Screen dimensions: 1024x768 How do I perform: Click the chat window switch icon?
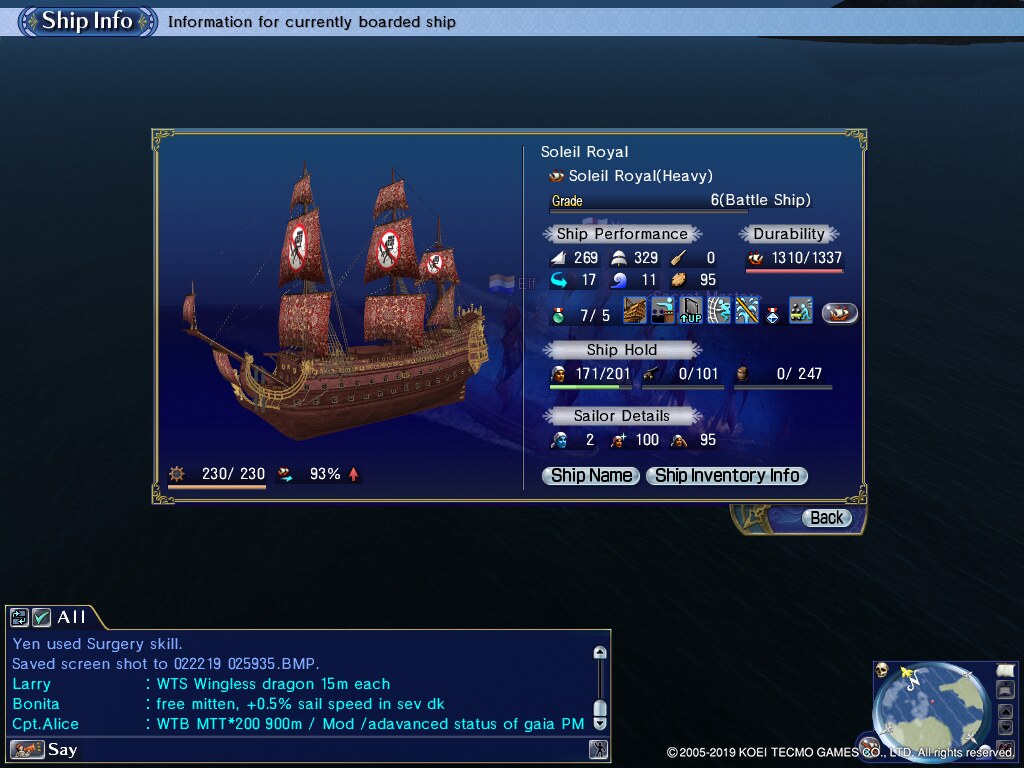[21, 618]
